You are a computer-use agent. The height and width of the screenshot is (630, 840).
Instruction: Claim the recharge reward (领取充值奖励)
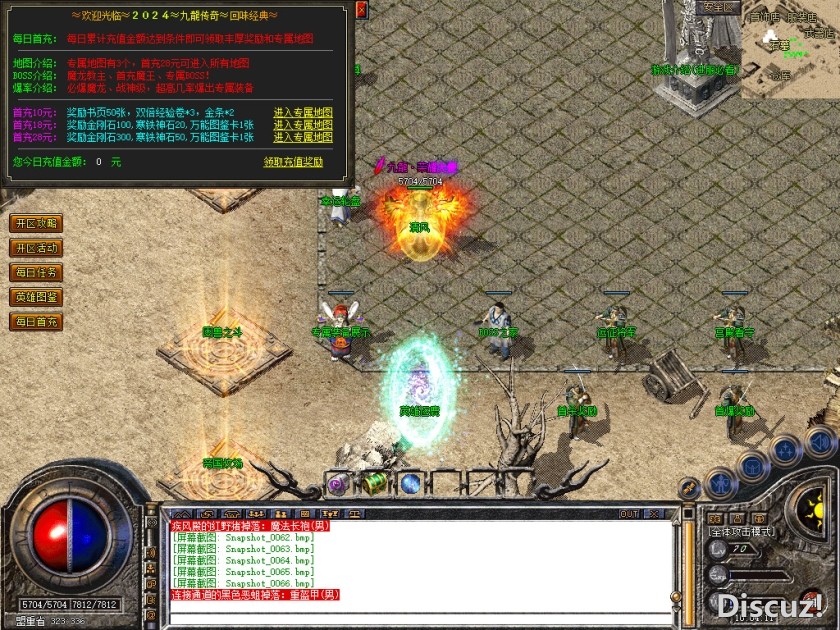(x=293, y=161)
